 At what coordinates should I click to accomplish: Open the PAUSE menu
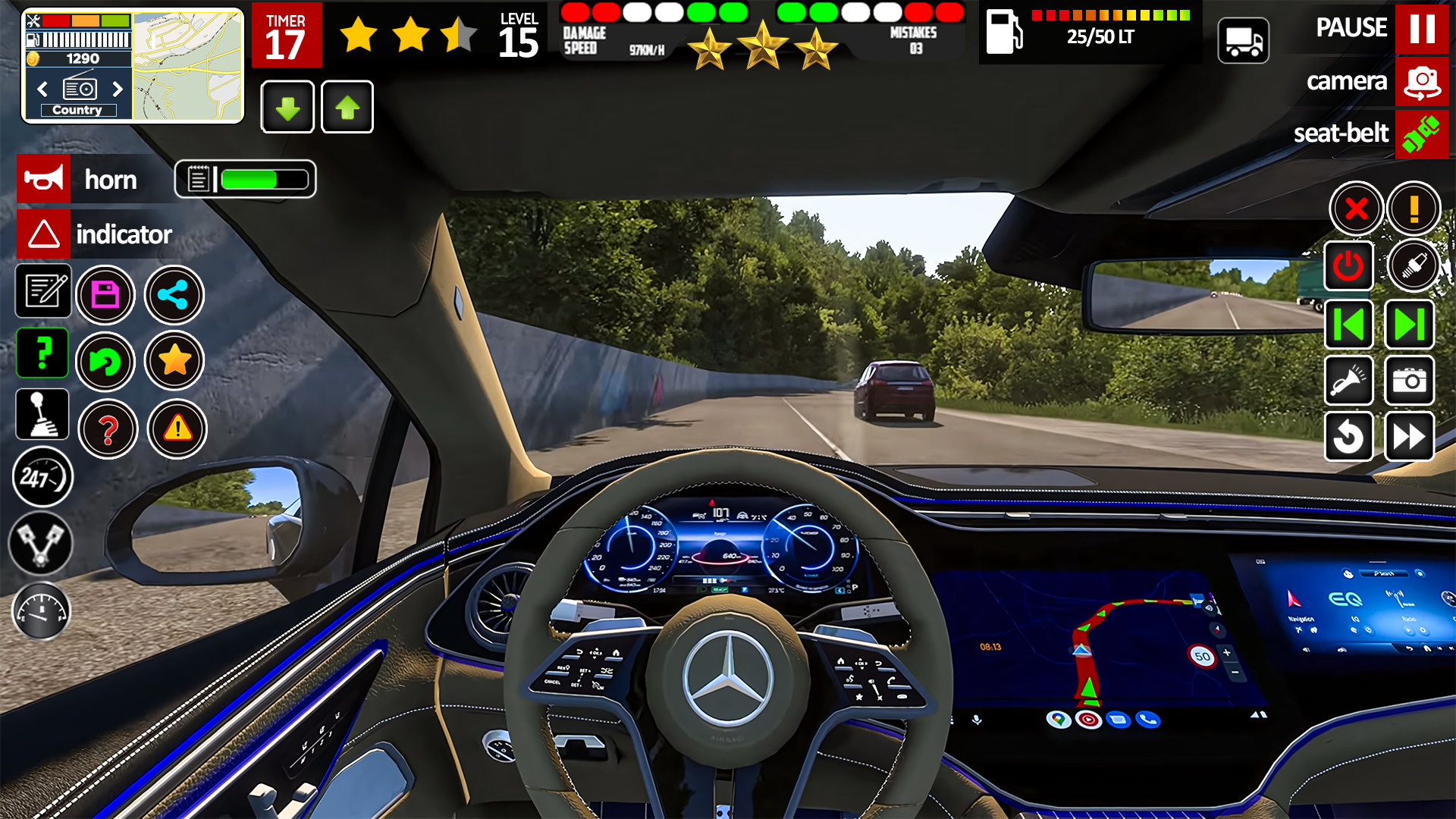1423,29
